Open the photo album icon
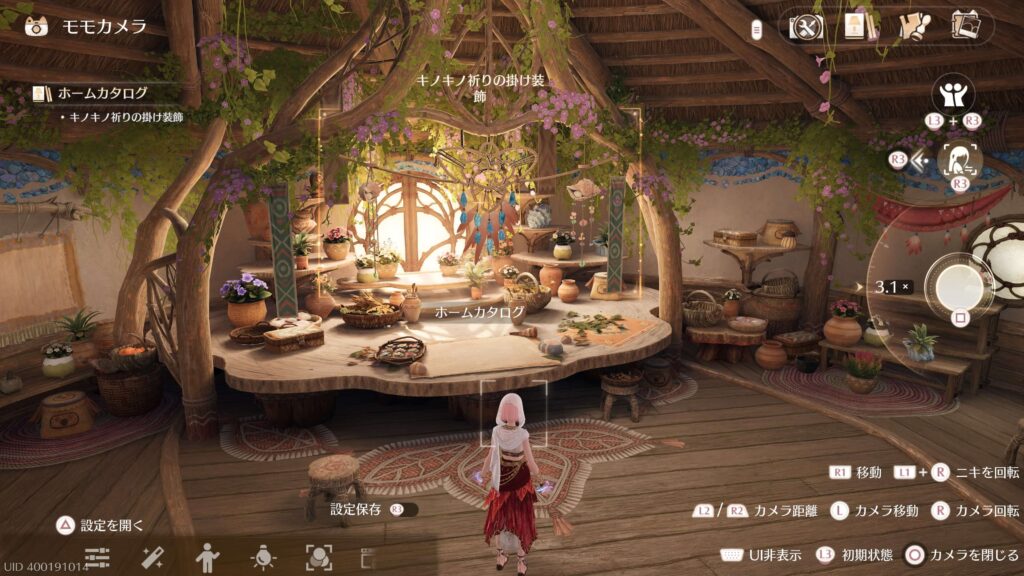This screenshot has width=1024, height=576. click(x=965, y=27)
